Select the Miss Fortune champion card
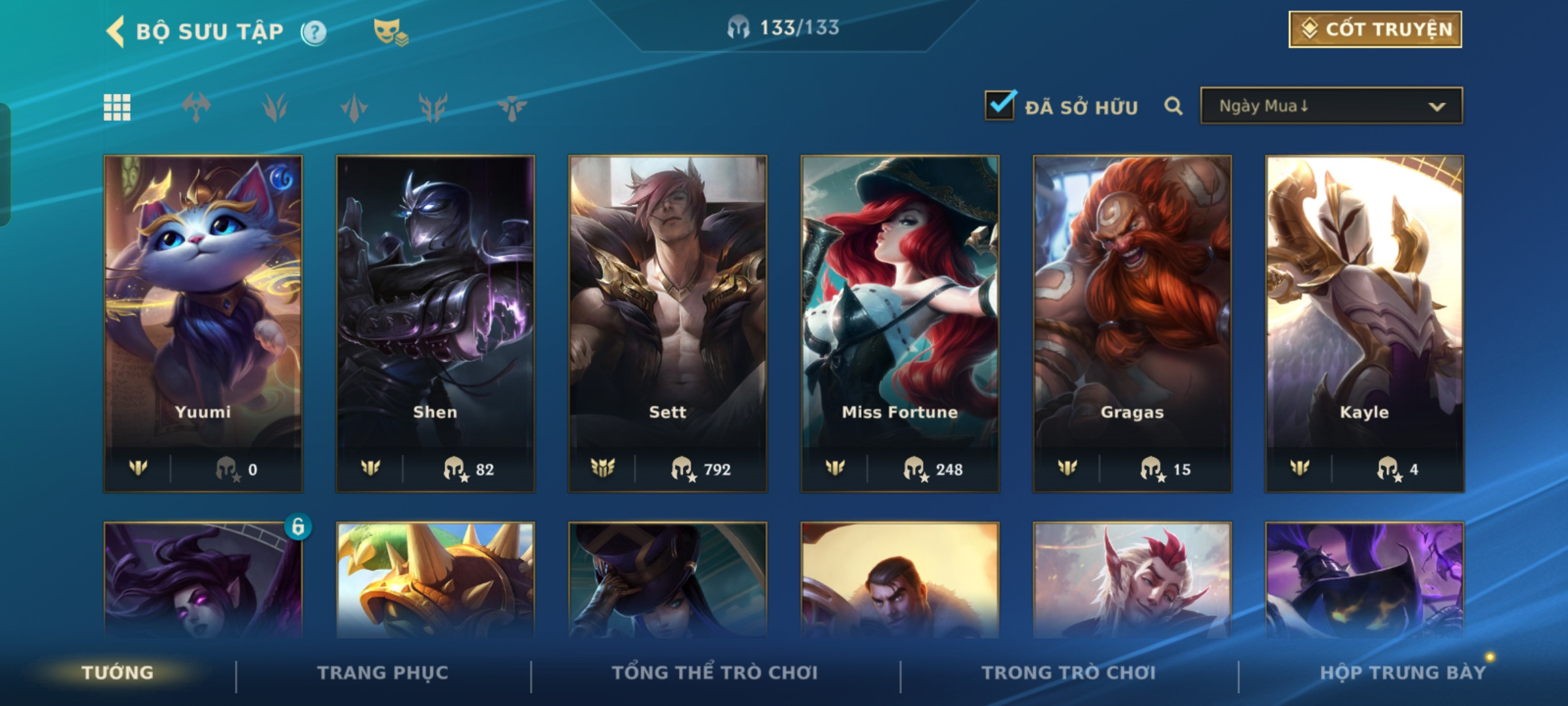The image size is (1568, 706). click(x=900, y=323)
